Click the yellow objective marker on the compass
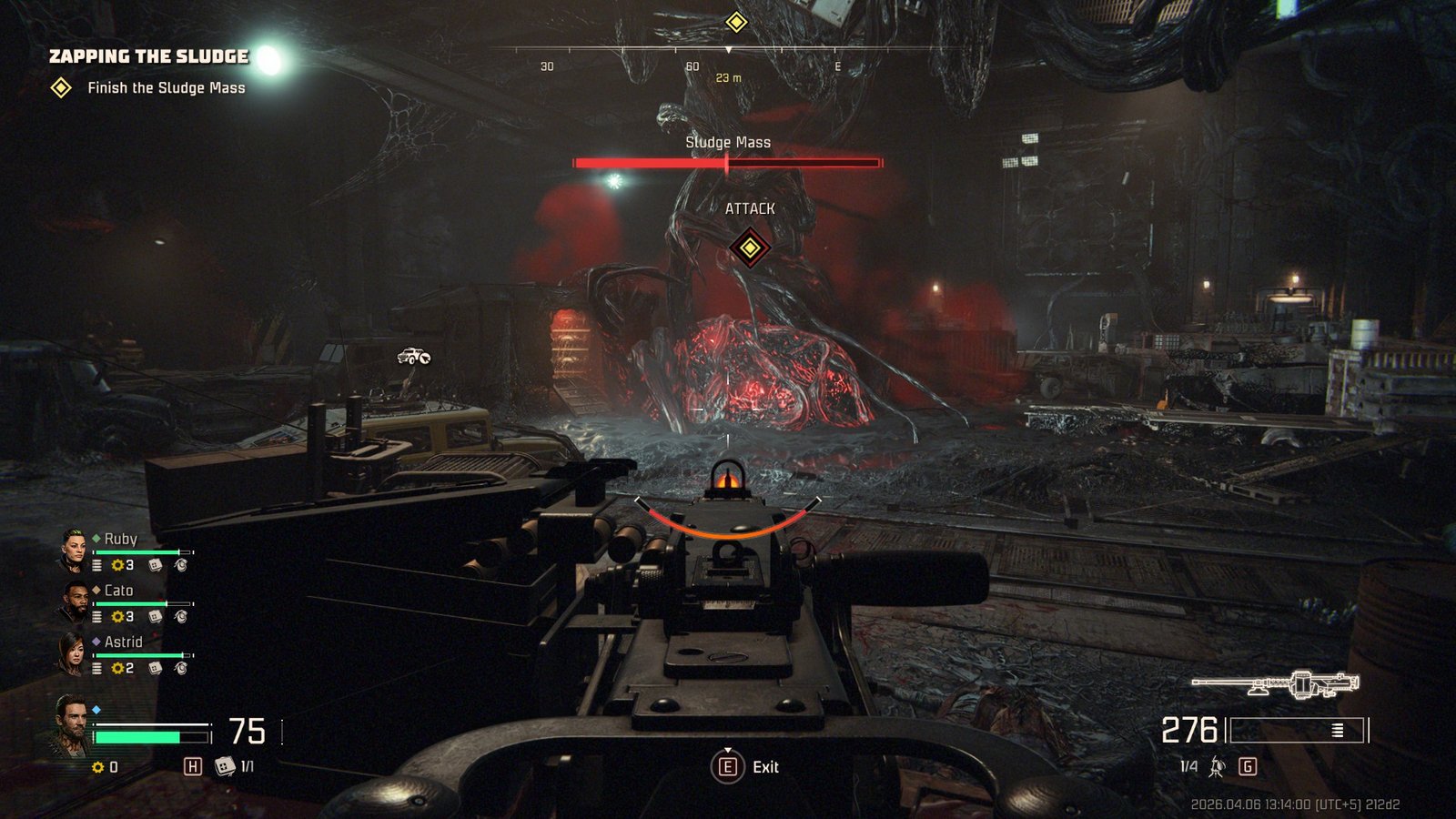 [736, 22]
